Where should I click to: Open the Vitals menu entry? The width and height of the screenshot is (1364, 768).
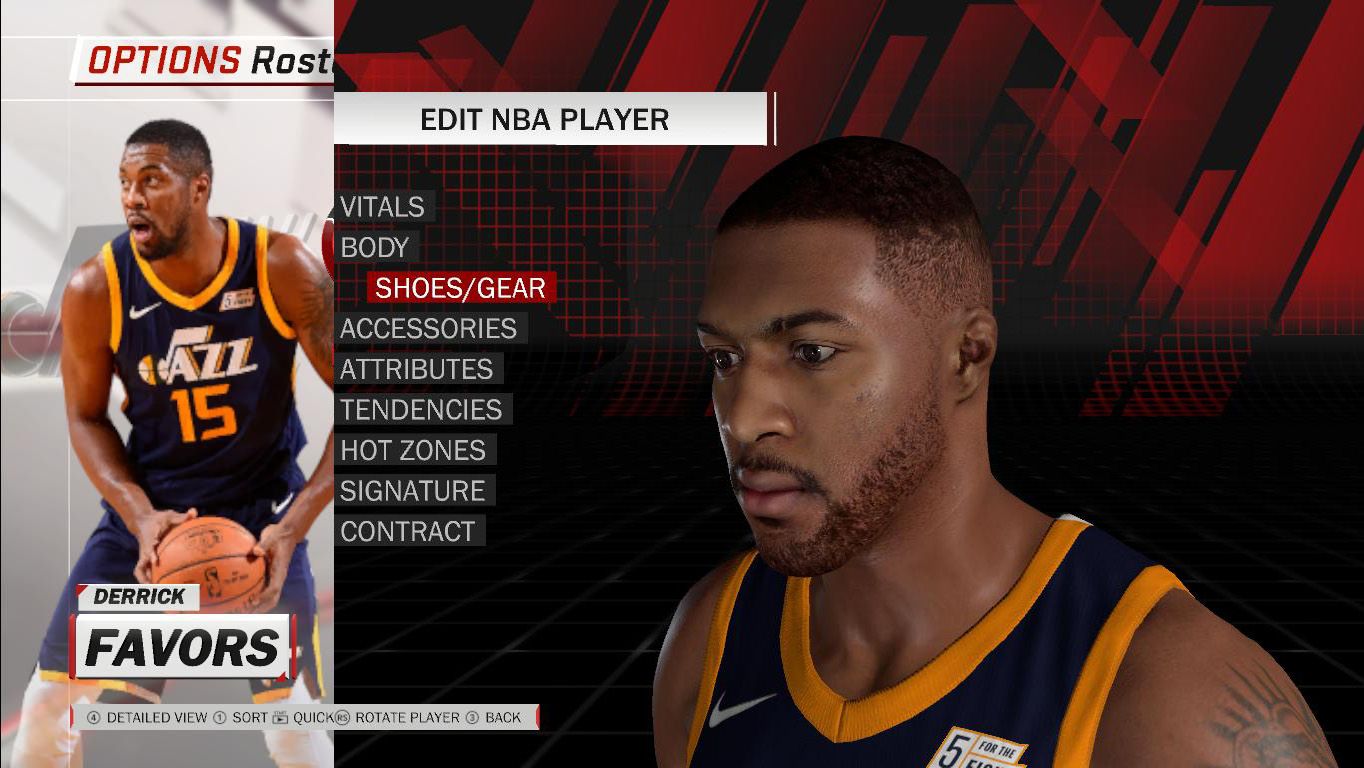click(x=382, y=207)
